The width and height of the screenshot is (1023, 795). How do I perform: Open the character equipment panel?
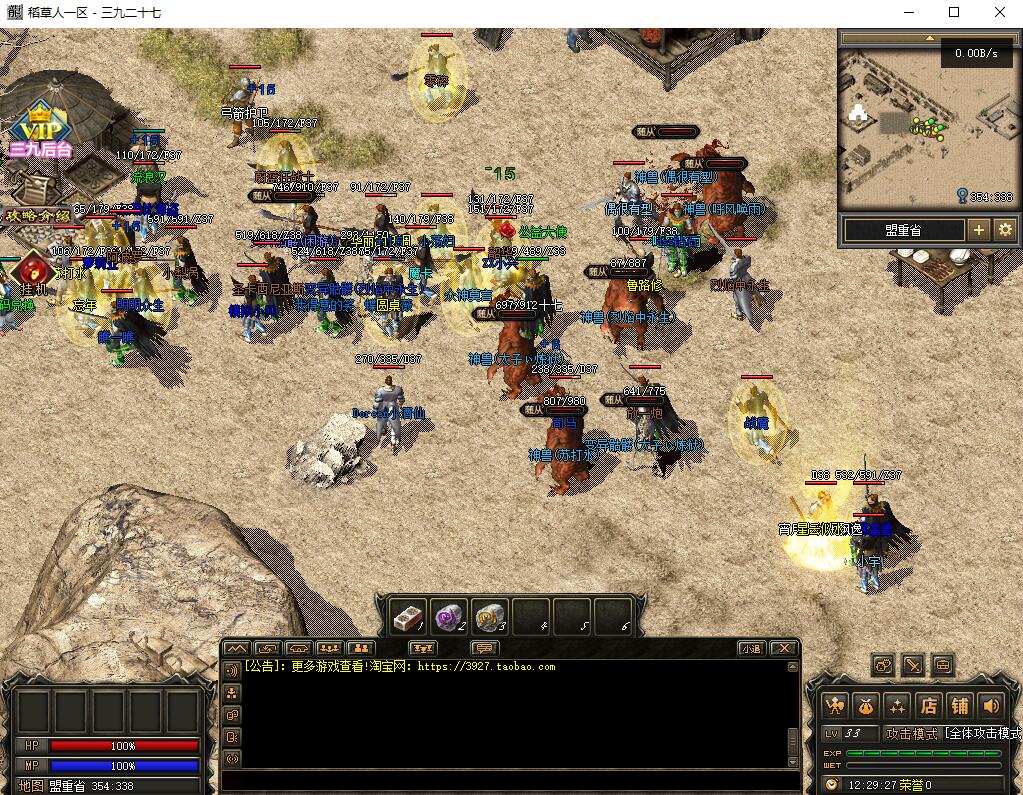click(x=835, y=705)
